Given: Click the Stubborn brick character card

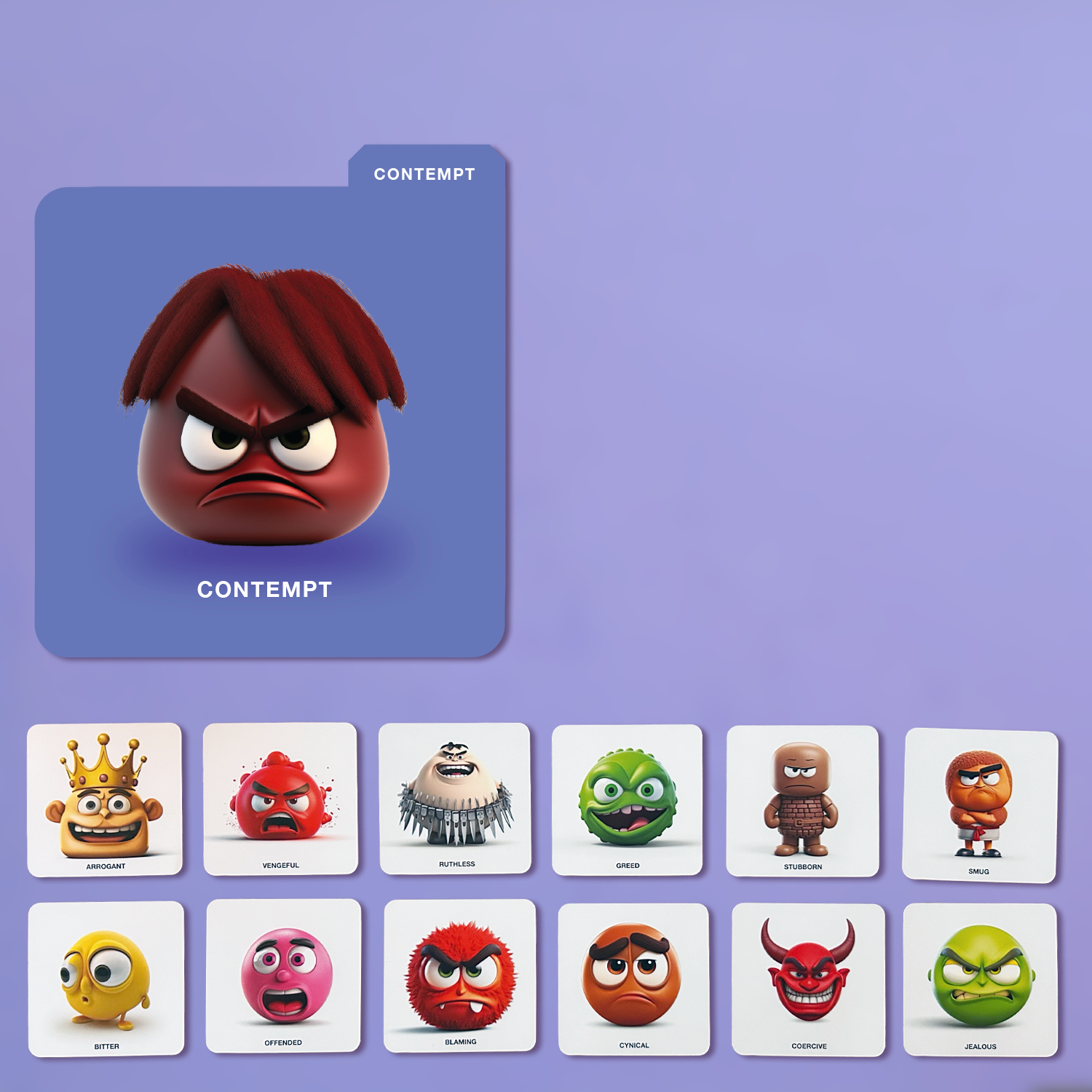Looking at the screenshot, I should (x=802, y=801).
